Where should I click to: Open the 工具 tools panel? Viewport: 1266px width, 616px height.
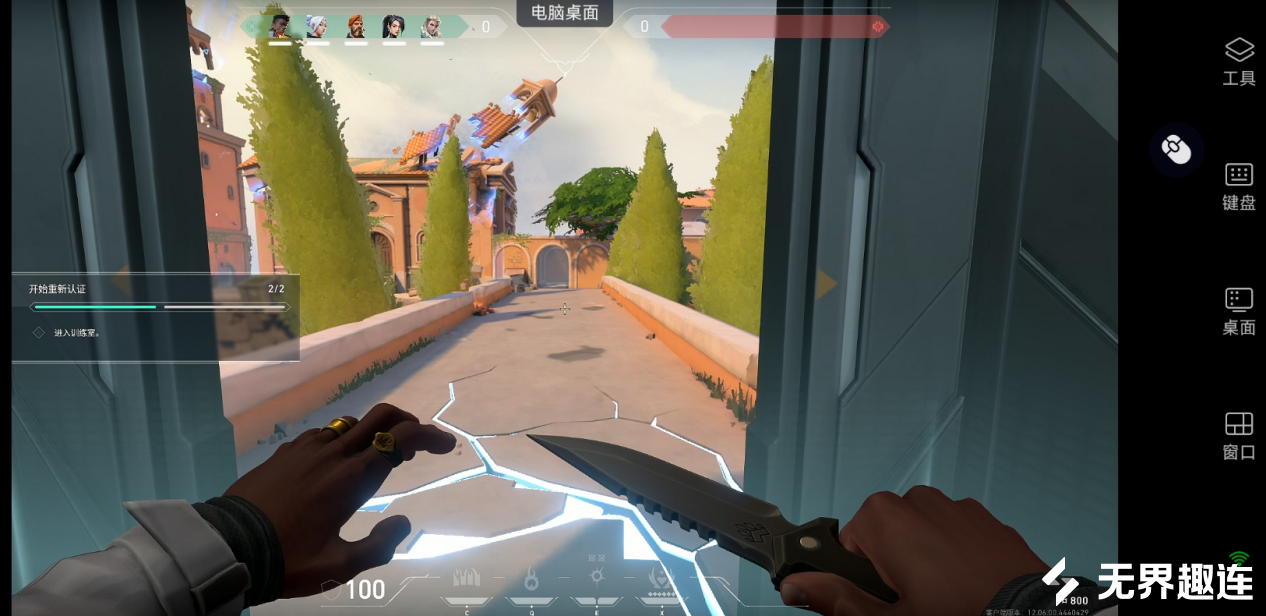tap(1239, 61)
